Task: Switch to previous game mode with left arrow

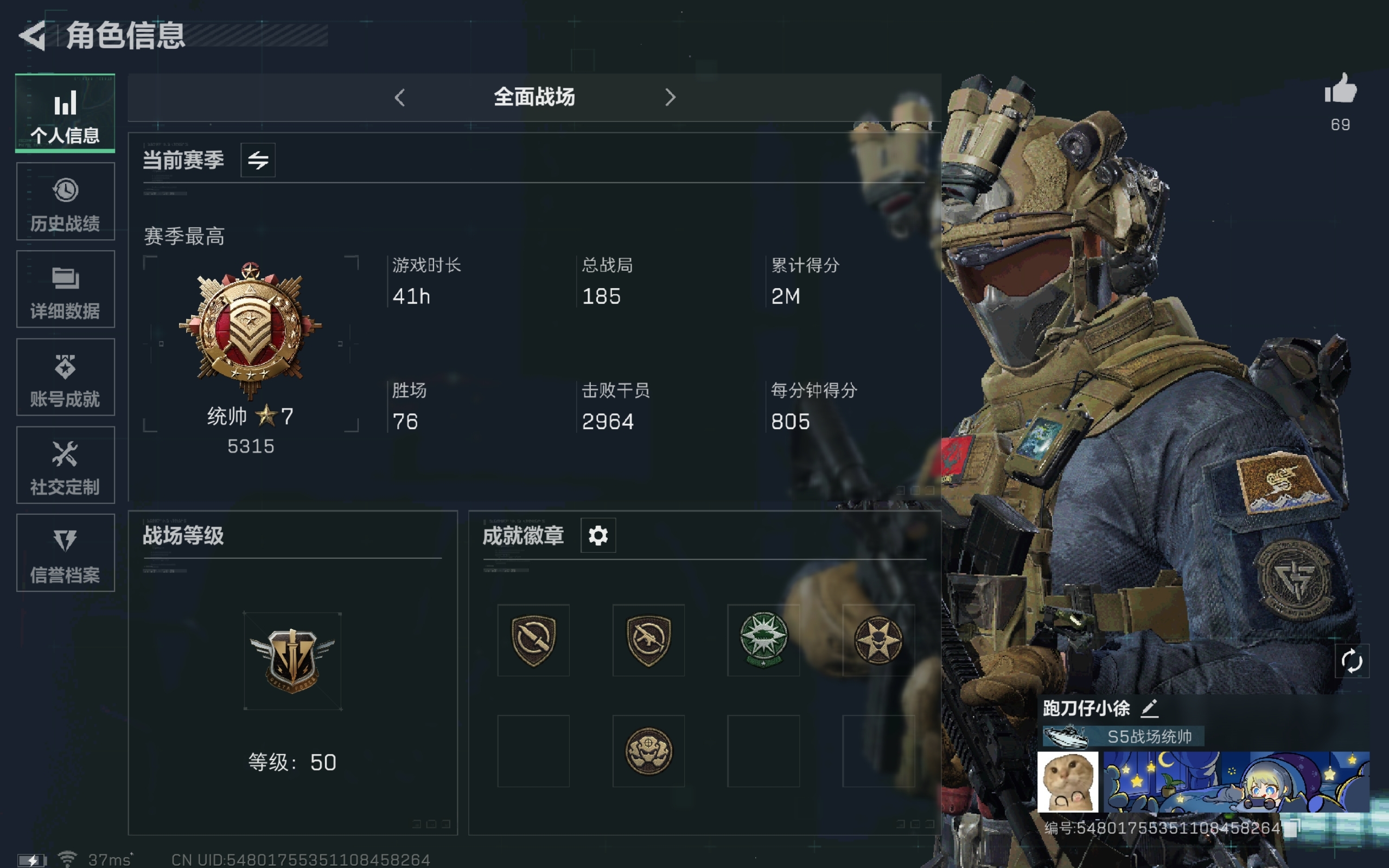Action: coord(400,98)
